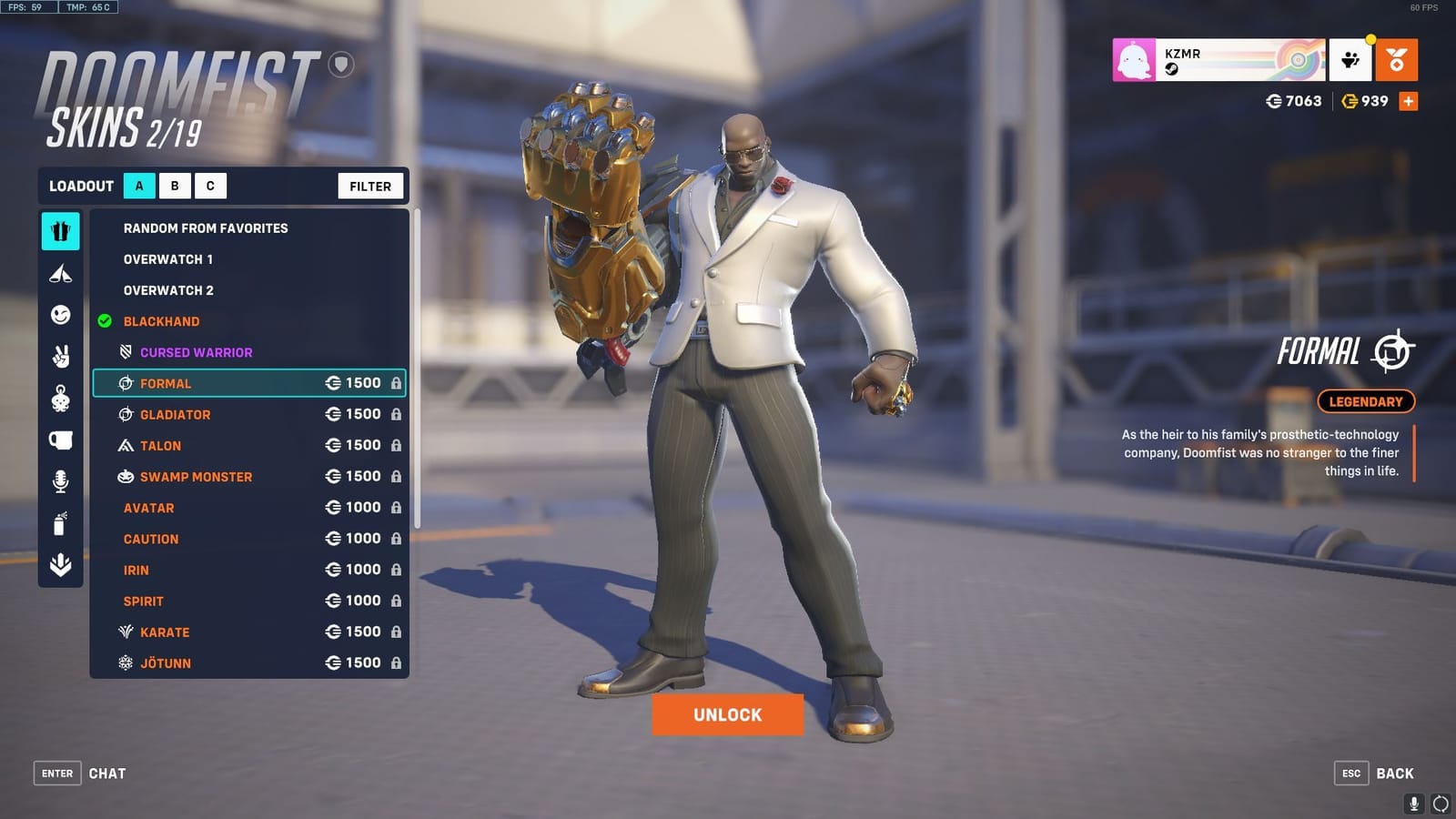Expand more skins with the bottom chevron

tap(60, 566)
